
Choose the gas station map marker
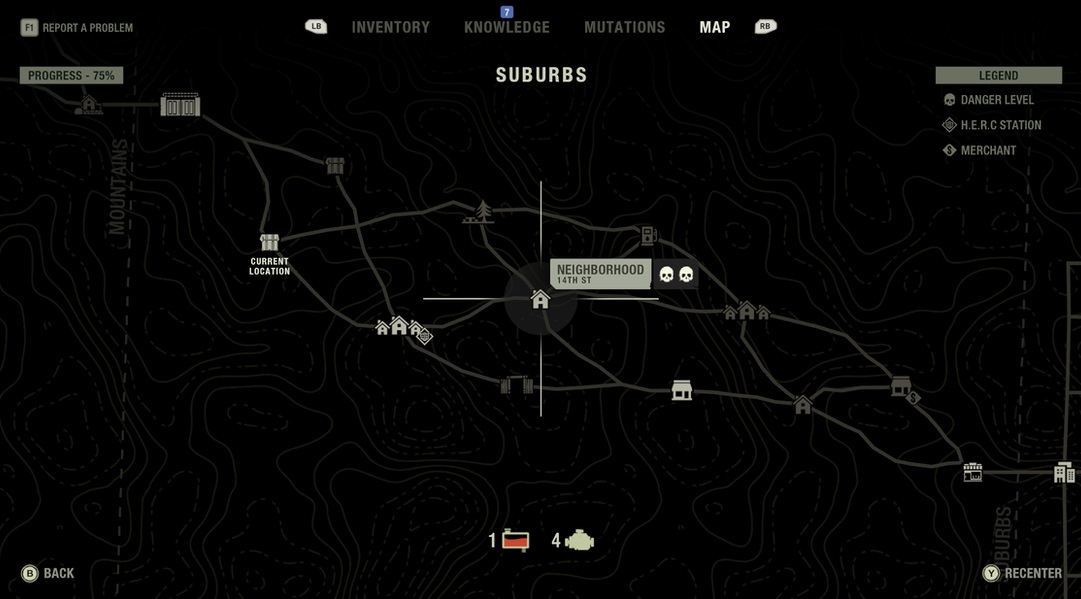click(x=648, y=236)
